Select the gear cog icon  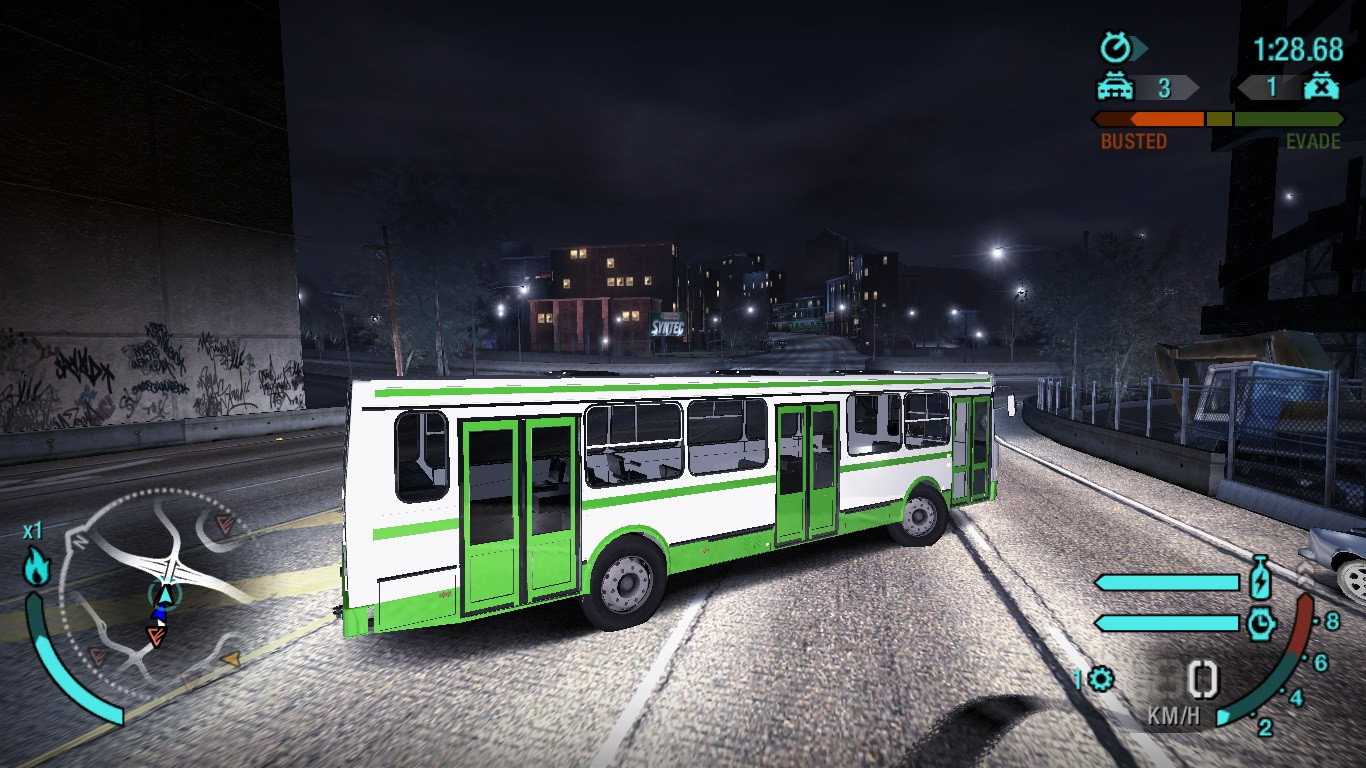1101,681
